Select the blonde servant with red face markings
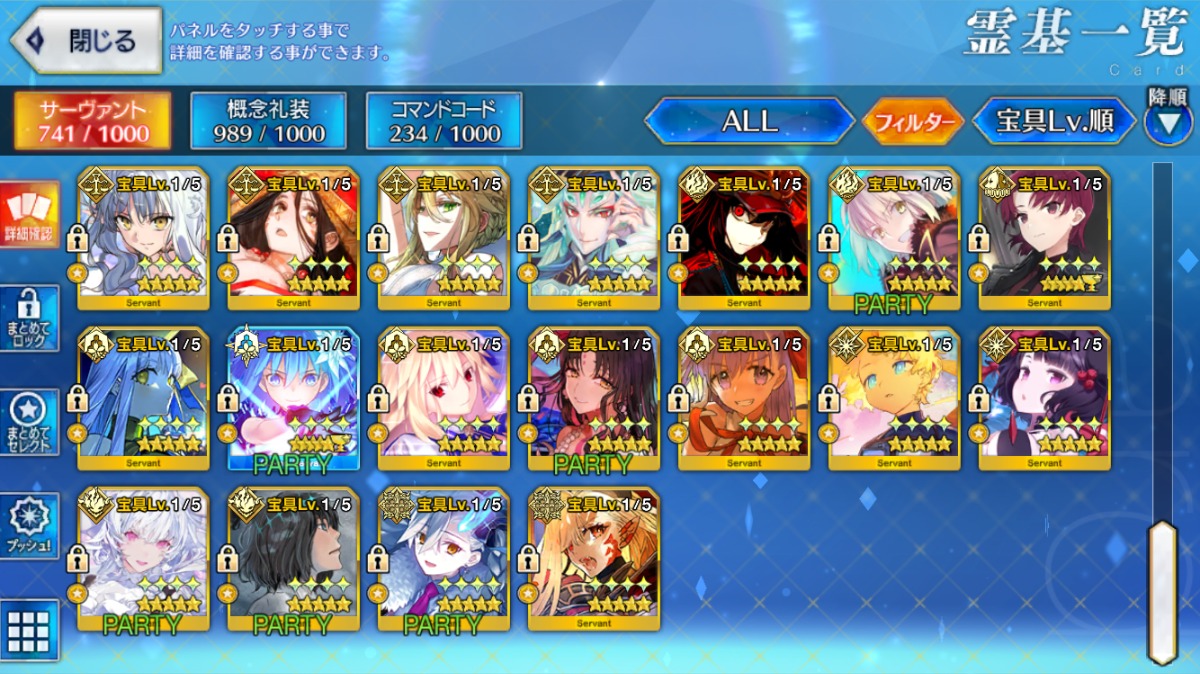Image resolution: width=1200 pixels, height=674 pixels. tap(594, 560)
